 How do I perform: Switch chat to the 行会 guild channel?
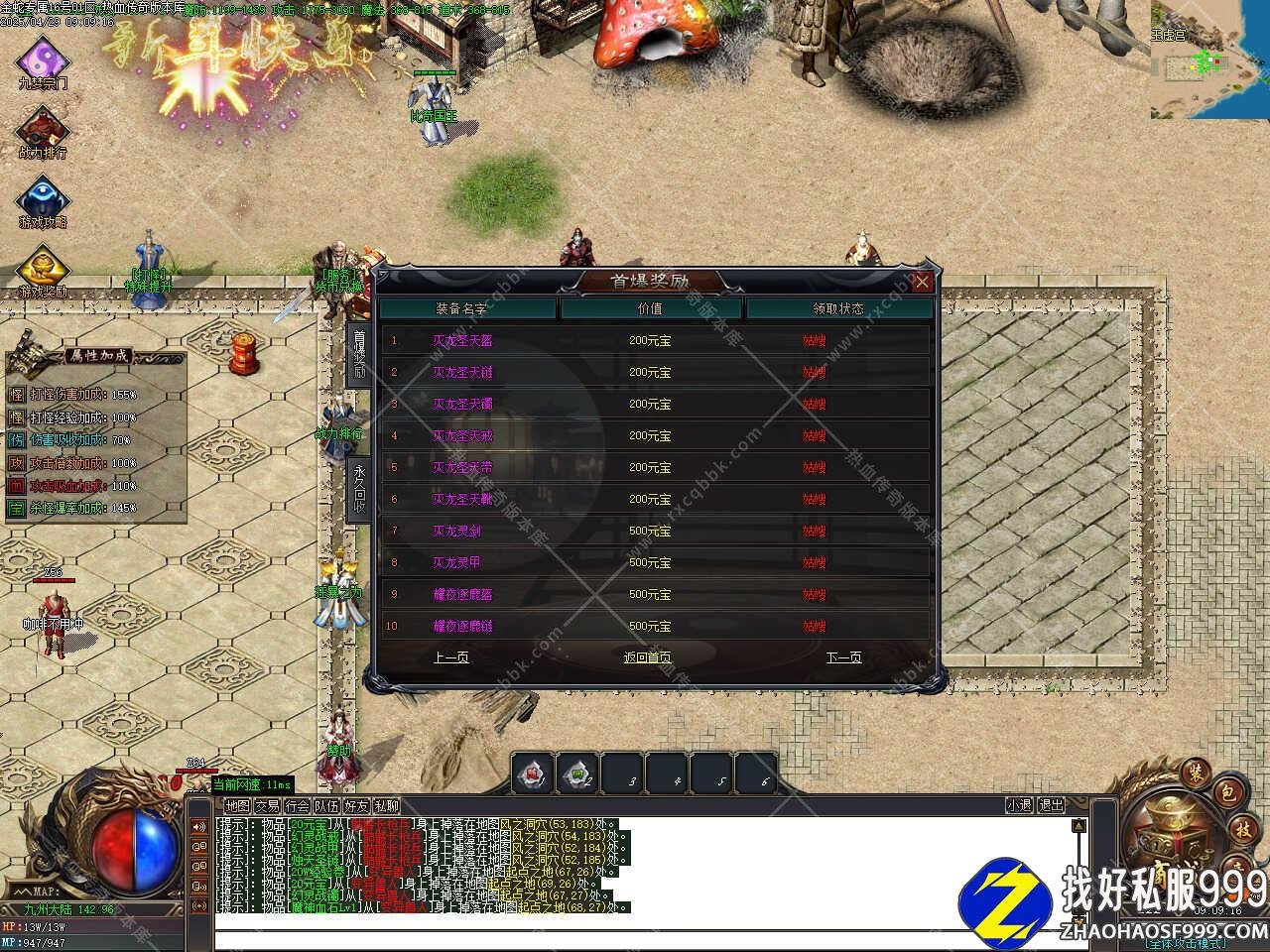click(297, 806)
